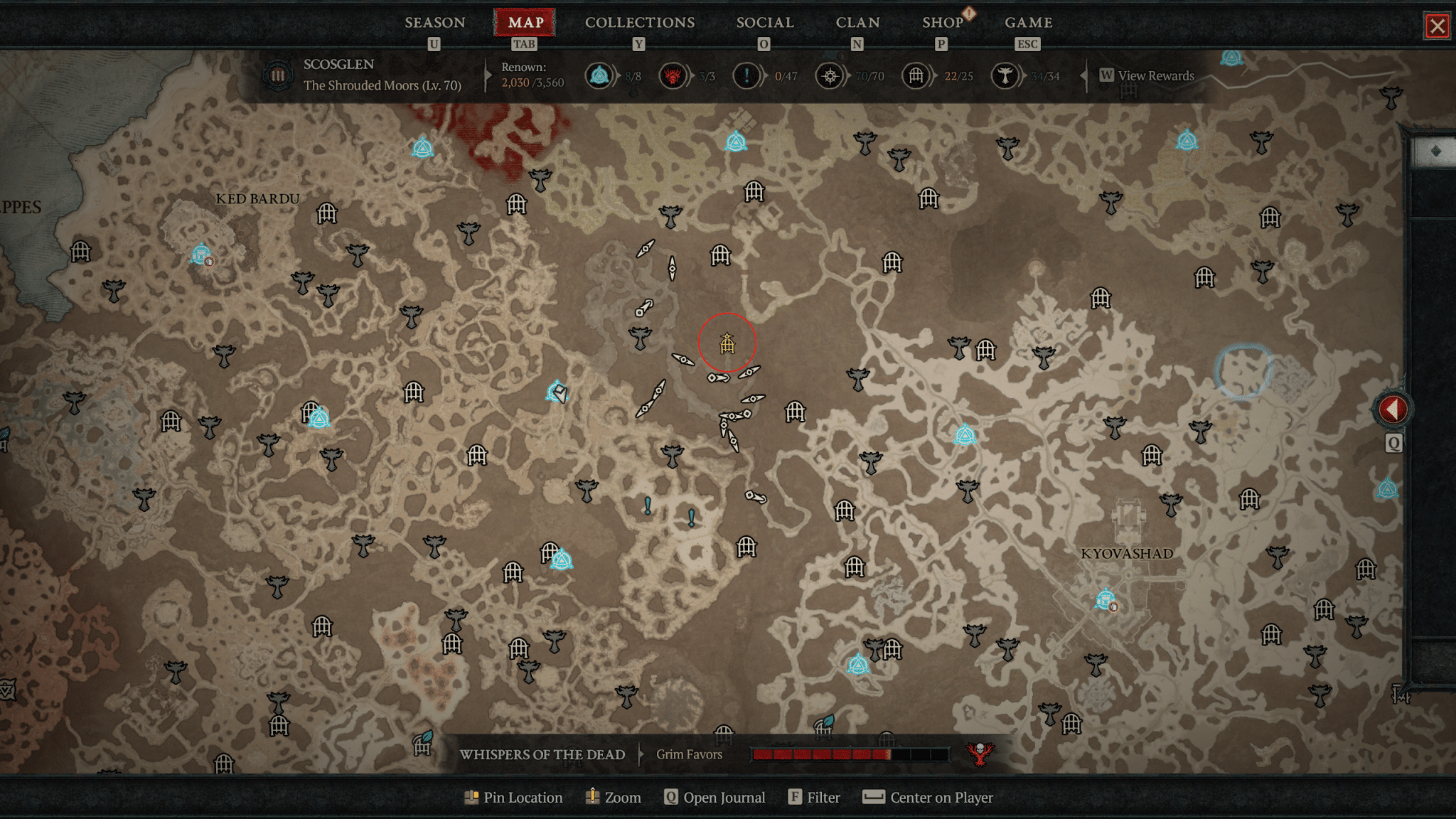Screen dimensions: 1456x819
Task: Open the Social tab
Action: coord(764,23)
